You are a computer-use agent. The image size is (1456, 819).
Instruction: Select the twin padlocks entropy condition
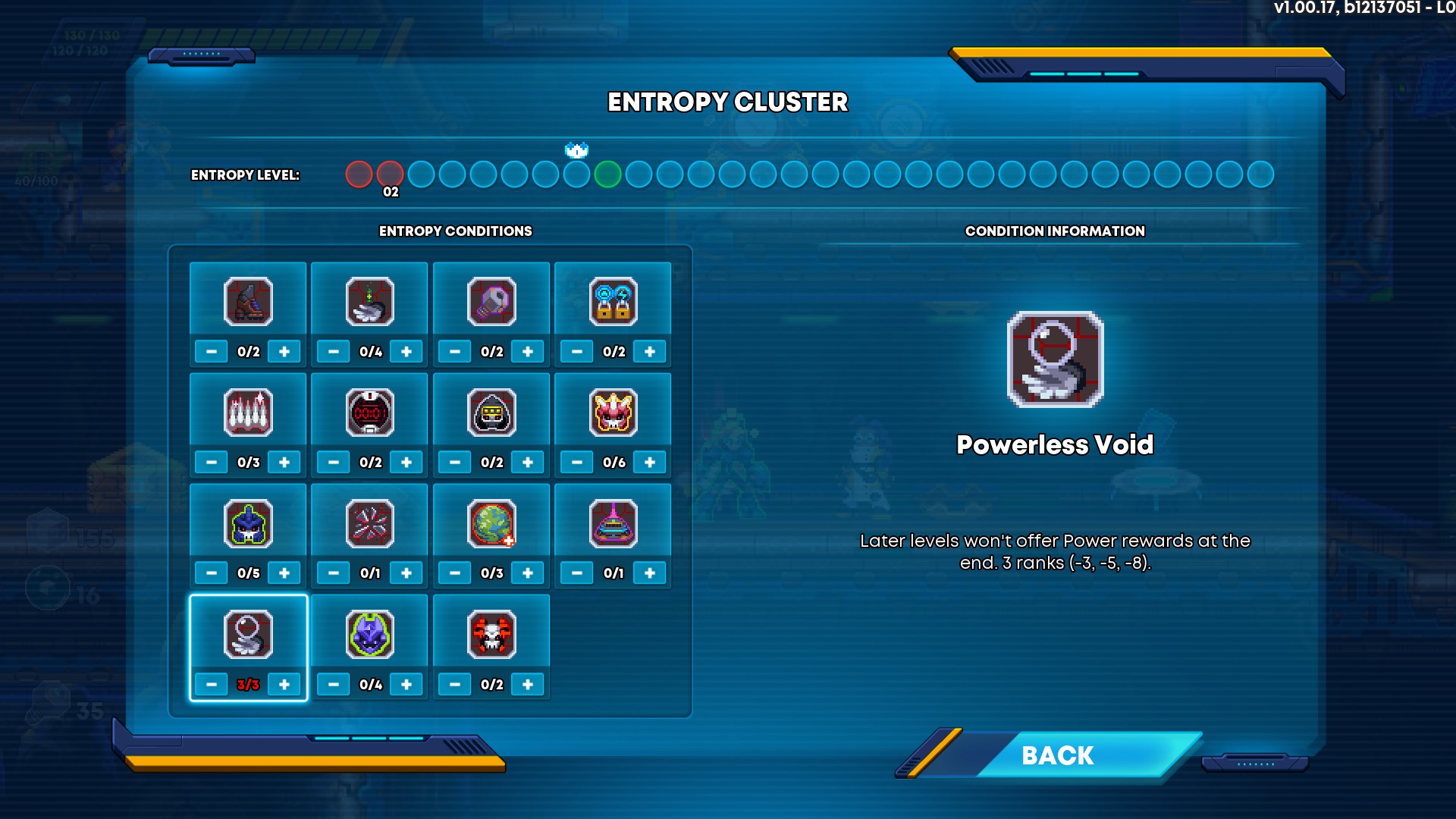pyautogui.click(x=613, y=301)
